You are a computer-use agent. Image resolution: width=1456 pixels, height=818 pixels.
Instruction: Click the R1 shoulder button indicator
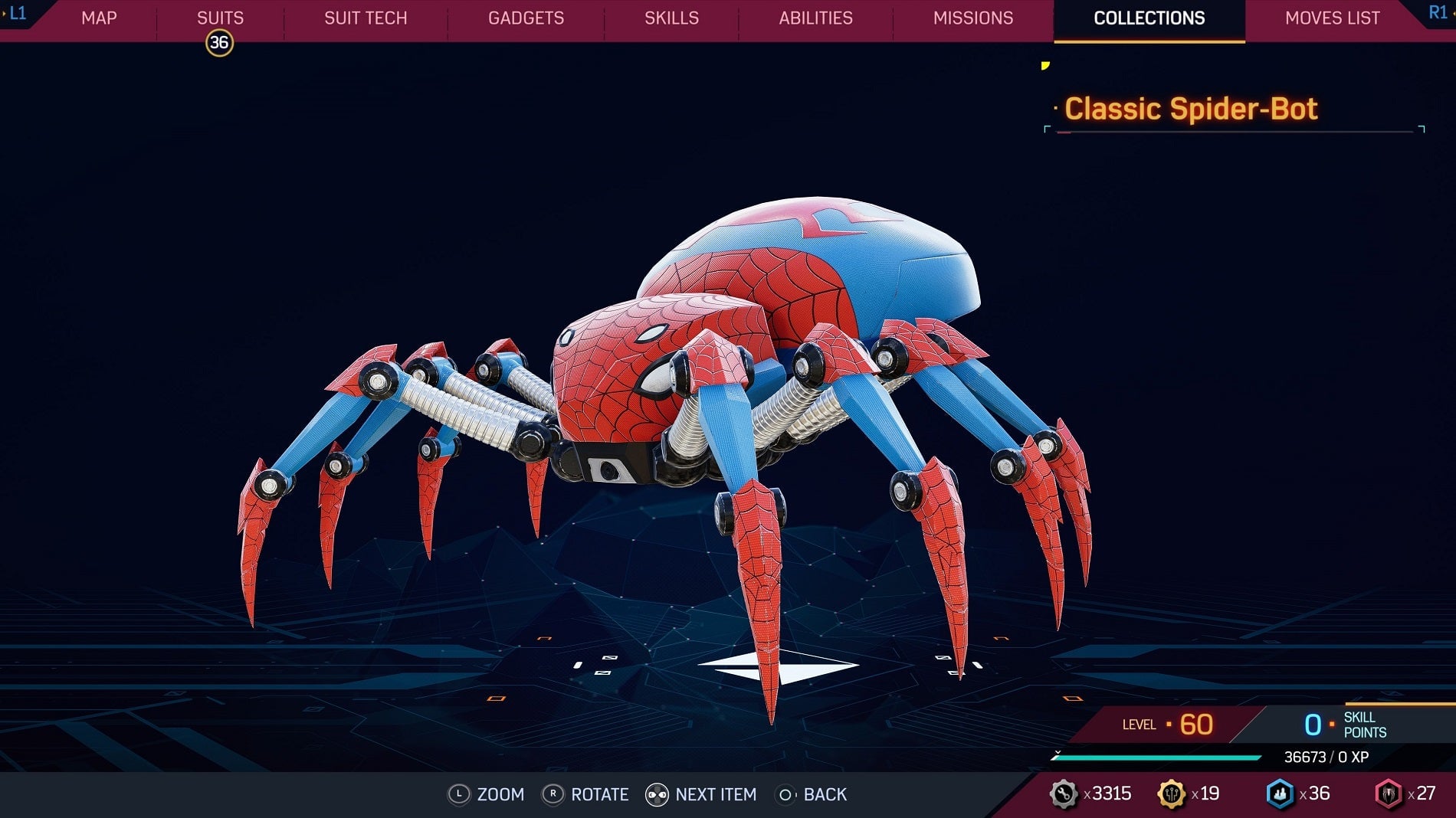(x=1437, y=11)
